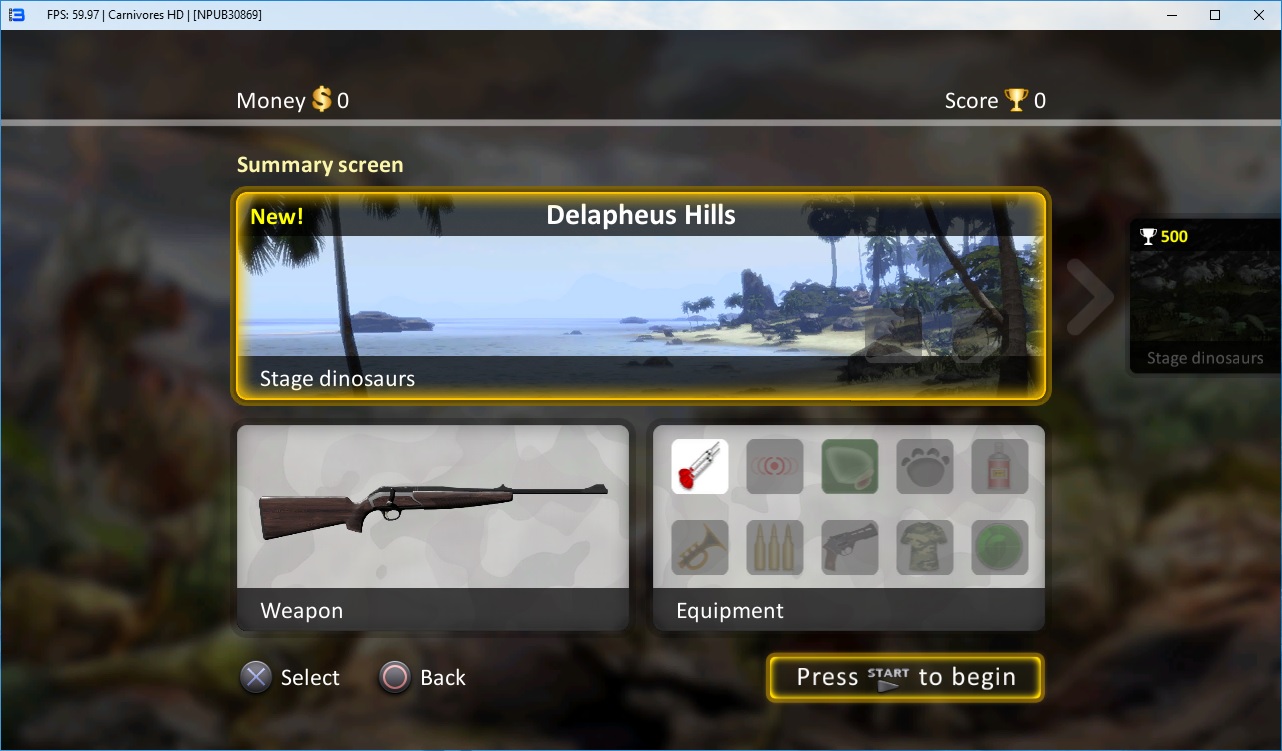Select the next stage card with 500 trophy

point(1205,297)
